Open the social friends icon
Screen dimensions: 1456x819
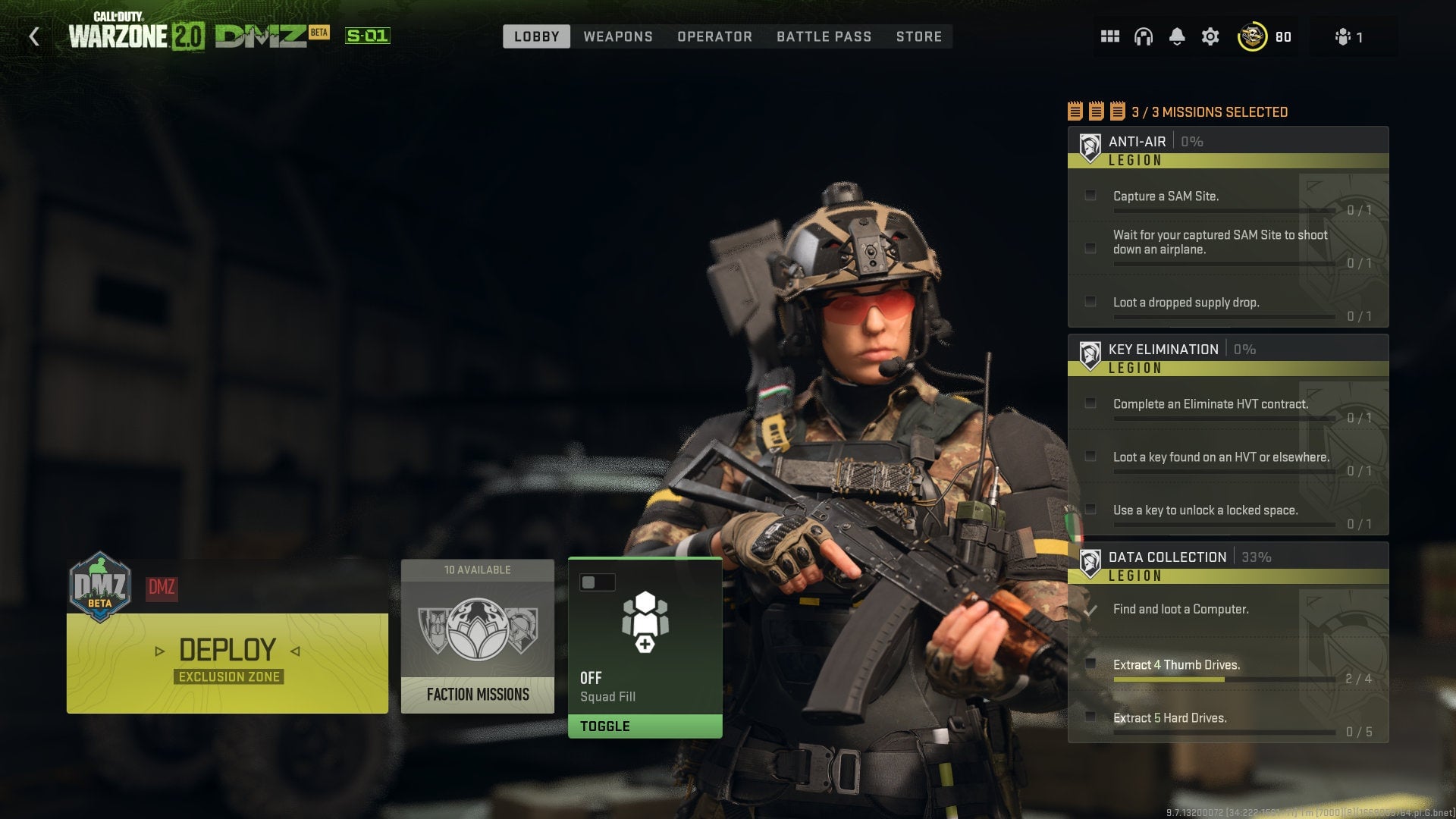(x=1342, y=36)
